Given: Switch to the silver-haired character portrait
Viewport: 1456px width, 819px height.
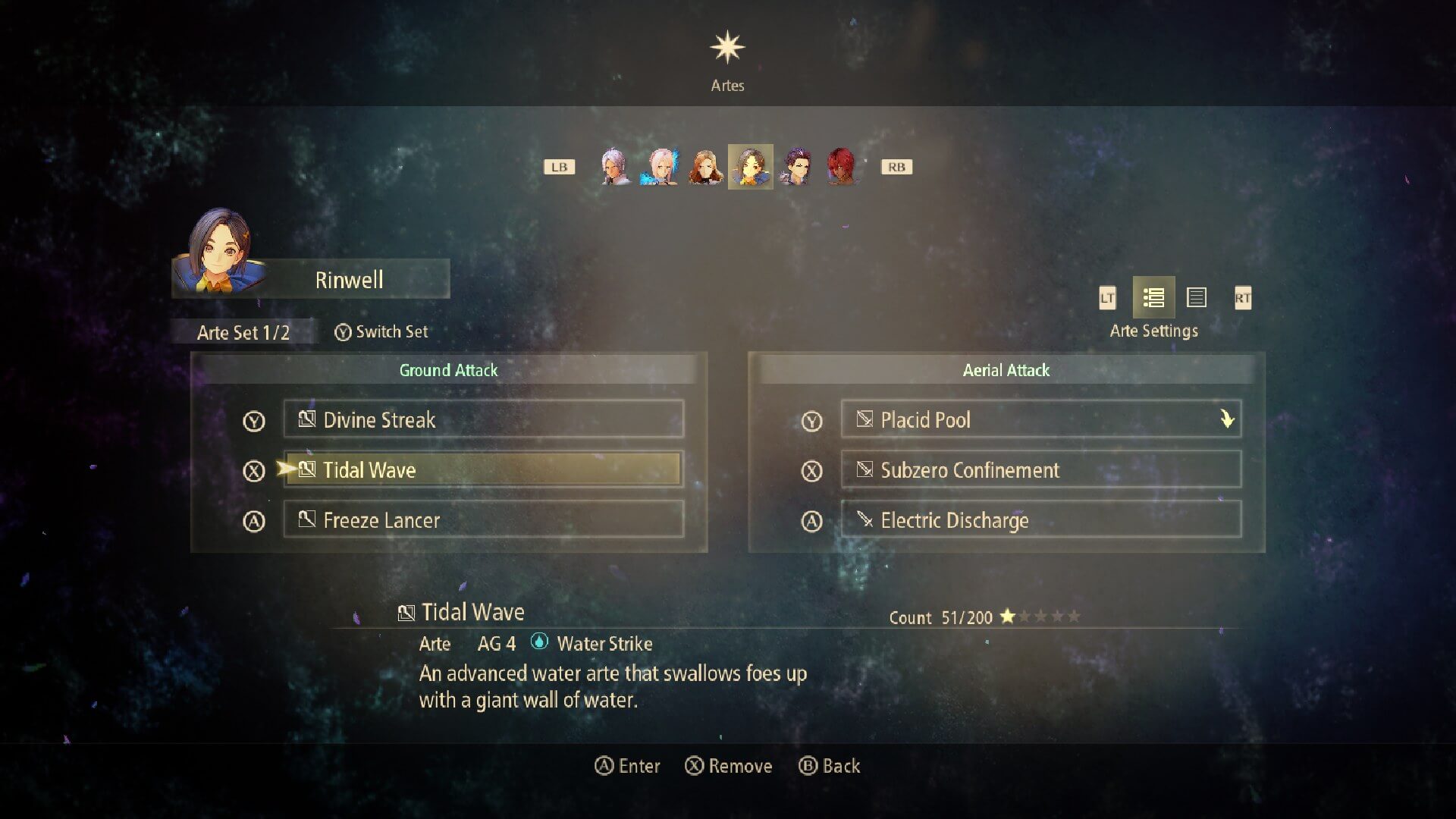Looking at the screenshot, I should pyautogui.click(x=615, y=167).
